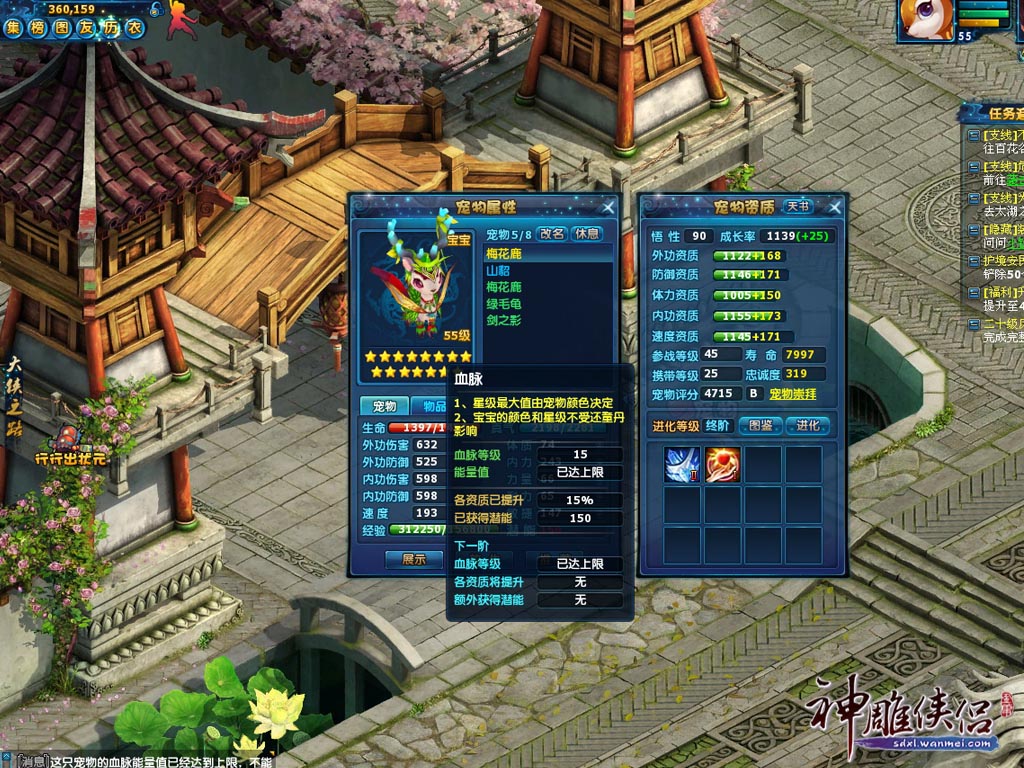
Task: Switch to the 宠物 tab
Action: (x=384, y=406)
